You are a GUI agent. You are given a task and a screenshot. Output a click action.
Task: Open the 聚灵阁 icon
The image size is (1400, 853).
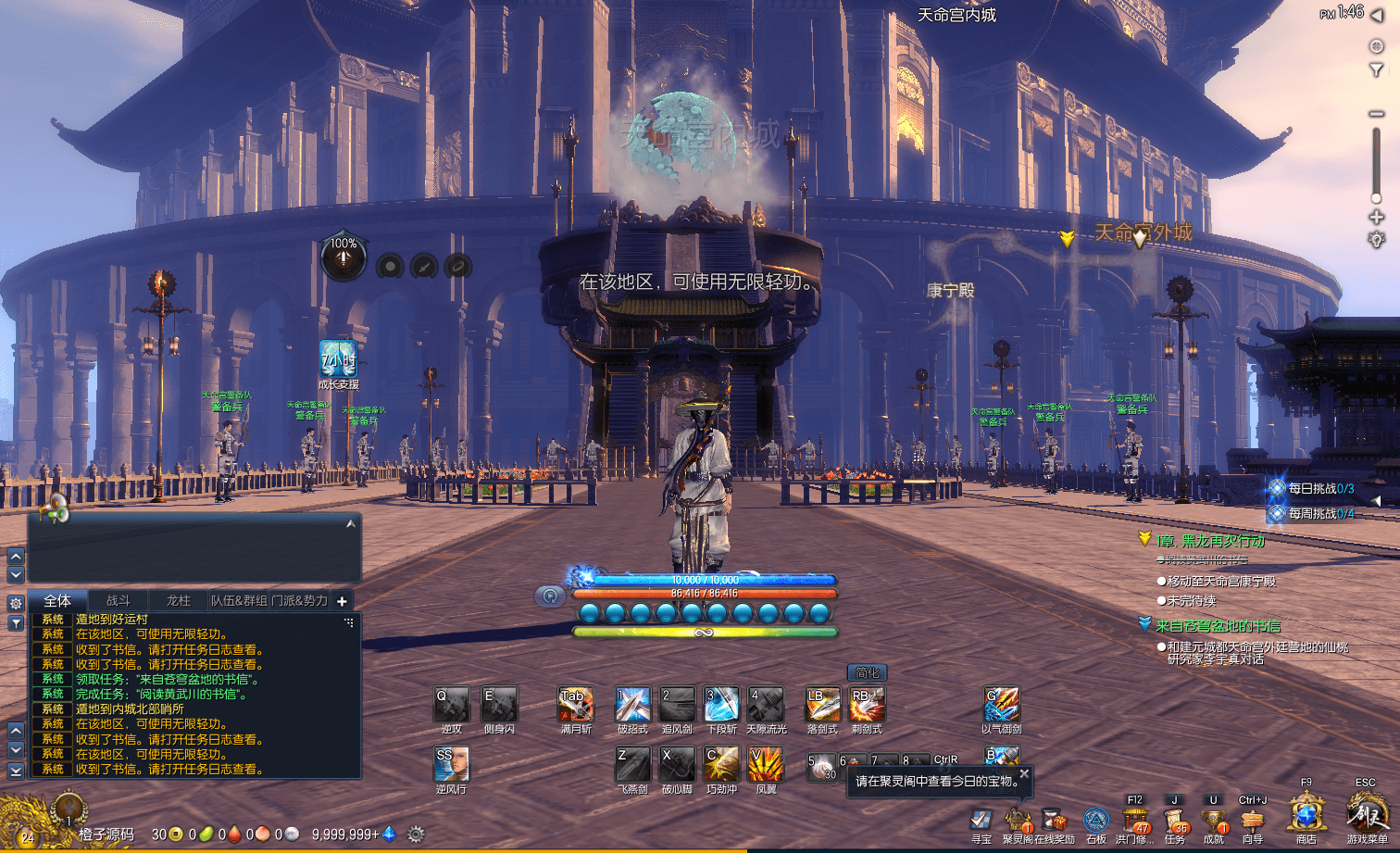tap(1018, 821)
